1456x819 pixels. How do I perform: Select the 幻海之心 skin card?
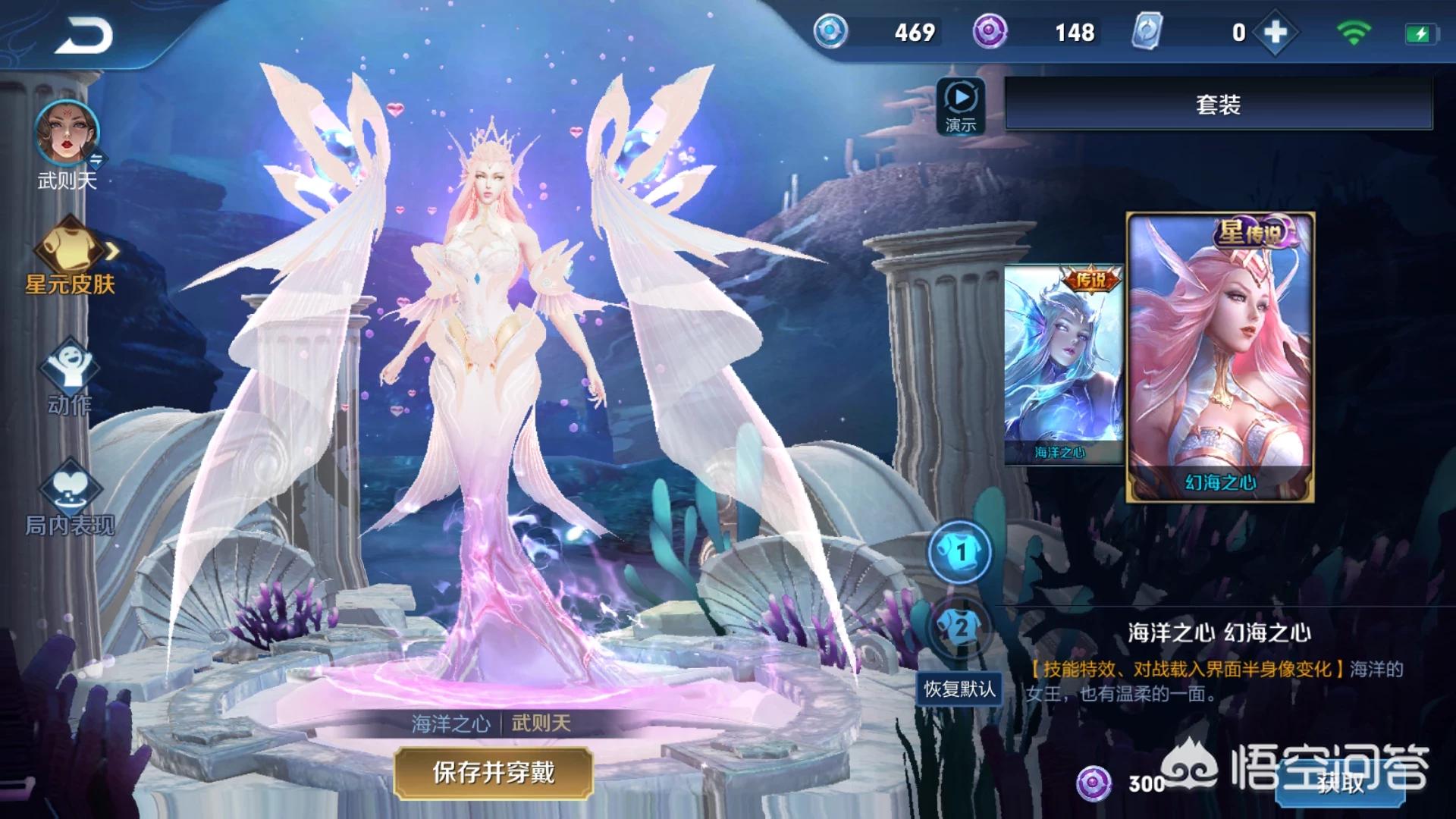[1219, 356]
